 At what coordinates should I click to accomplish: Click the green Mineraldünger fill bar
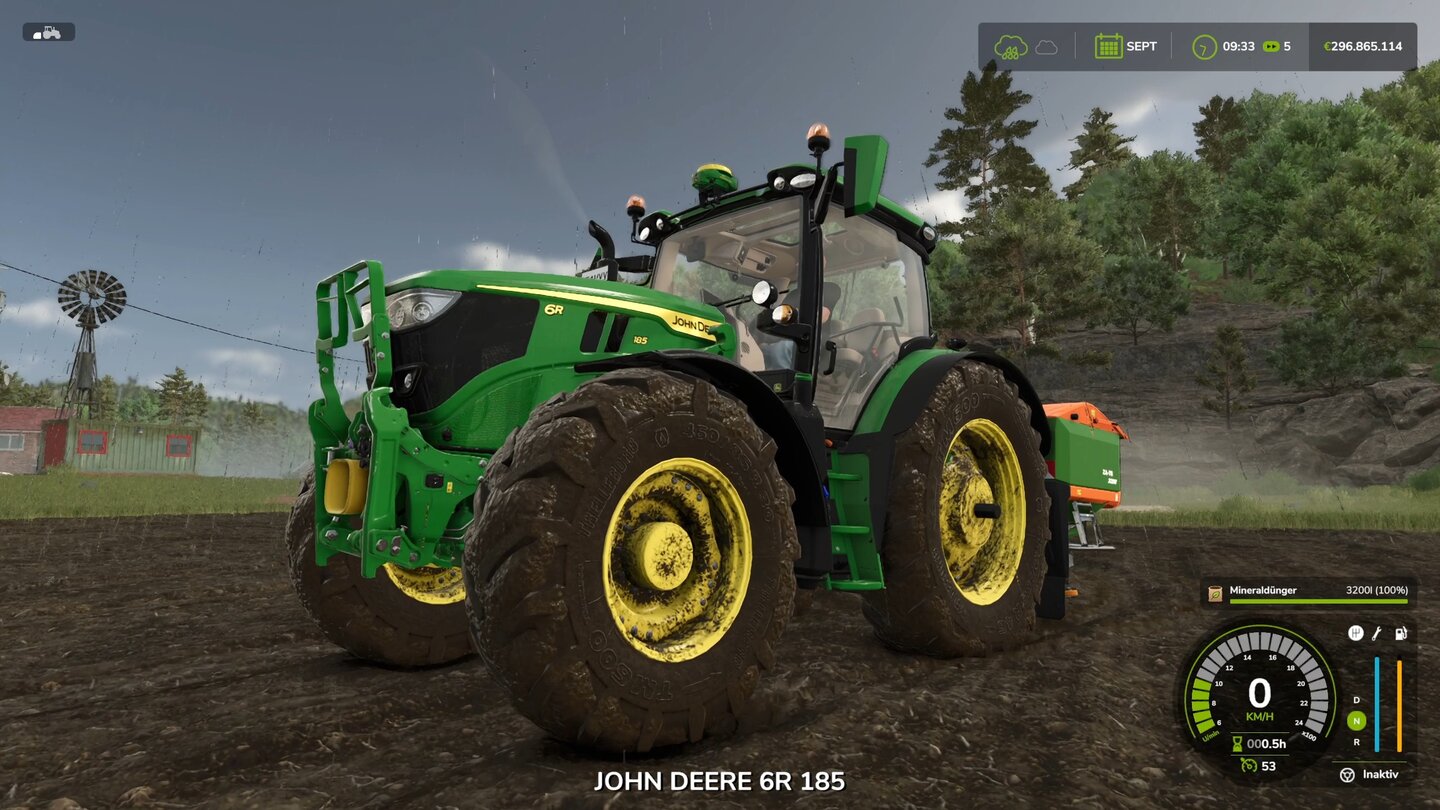(x=1318, y=601)
